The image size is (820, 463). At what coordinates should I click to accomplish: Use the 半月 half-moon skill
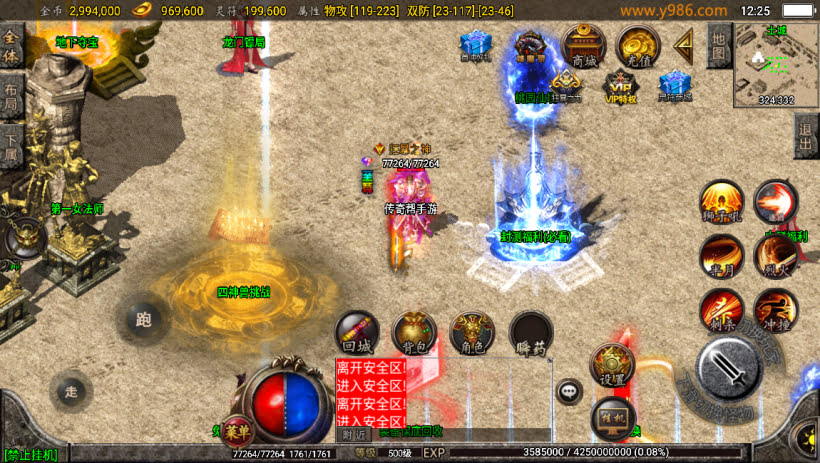[x=721, y=256]
